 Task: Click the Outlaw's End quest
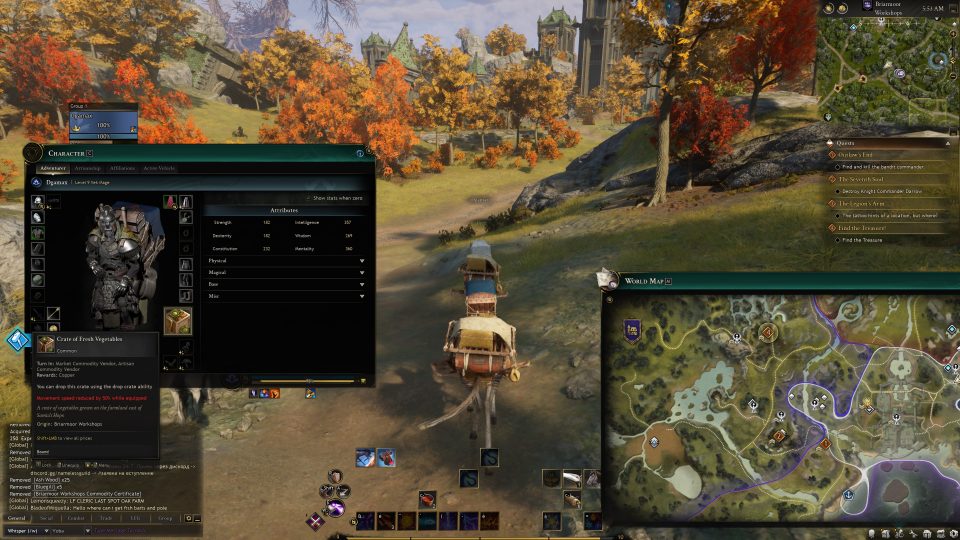[860, 154]
